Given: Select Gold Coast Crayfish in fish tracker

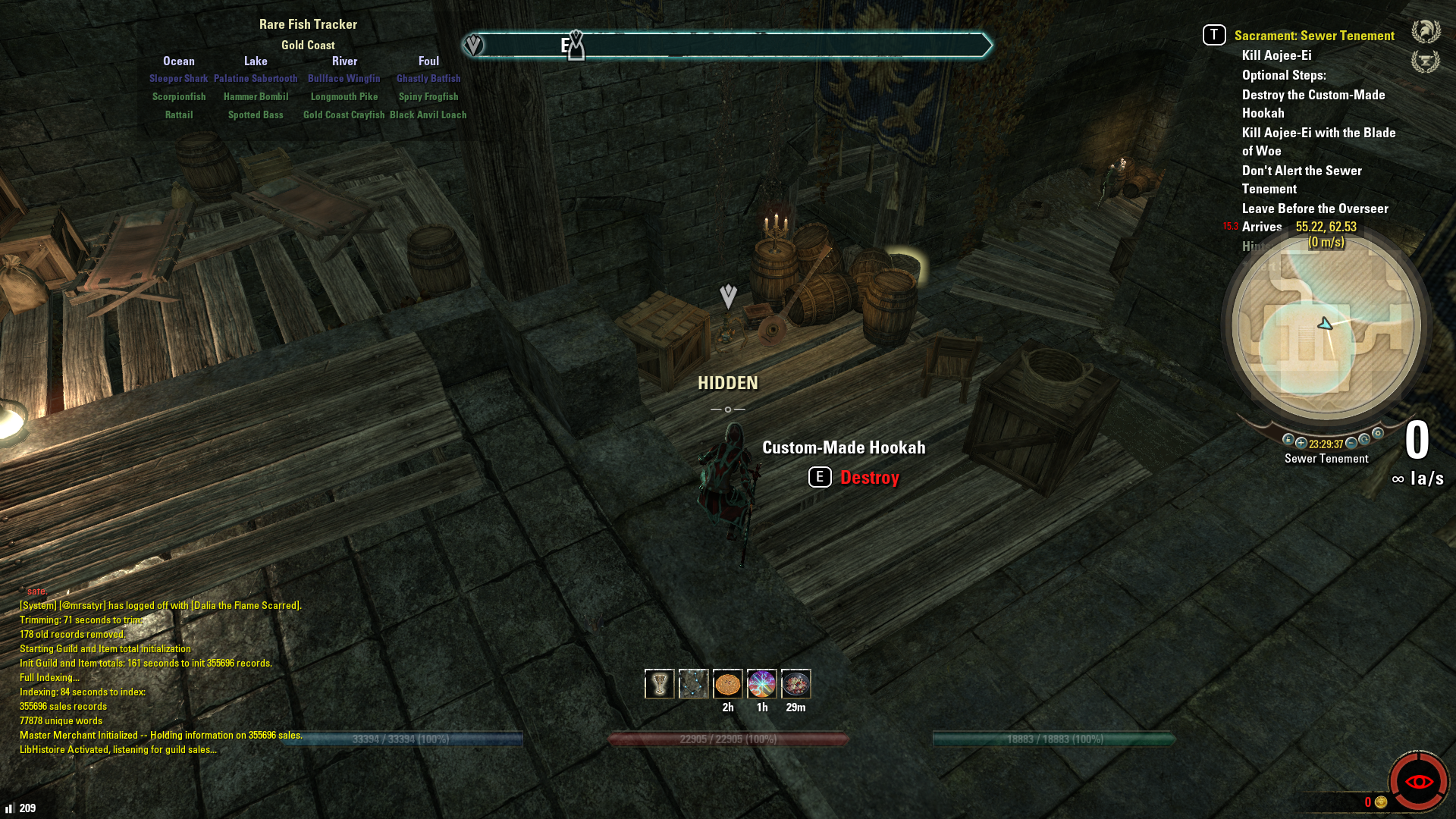Looking at the screenshot, I should (344, 115).
